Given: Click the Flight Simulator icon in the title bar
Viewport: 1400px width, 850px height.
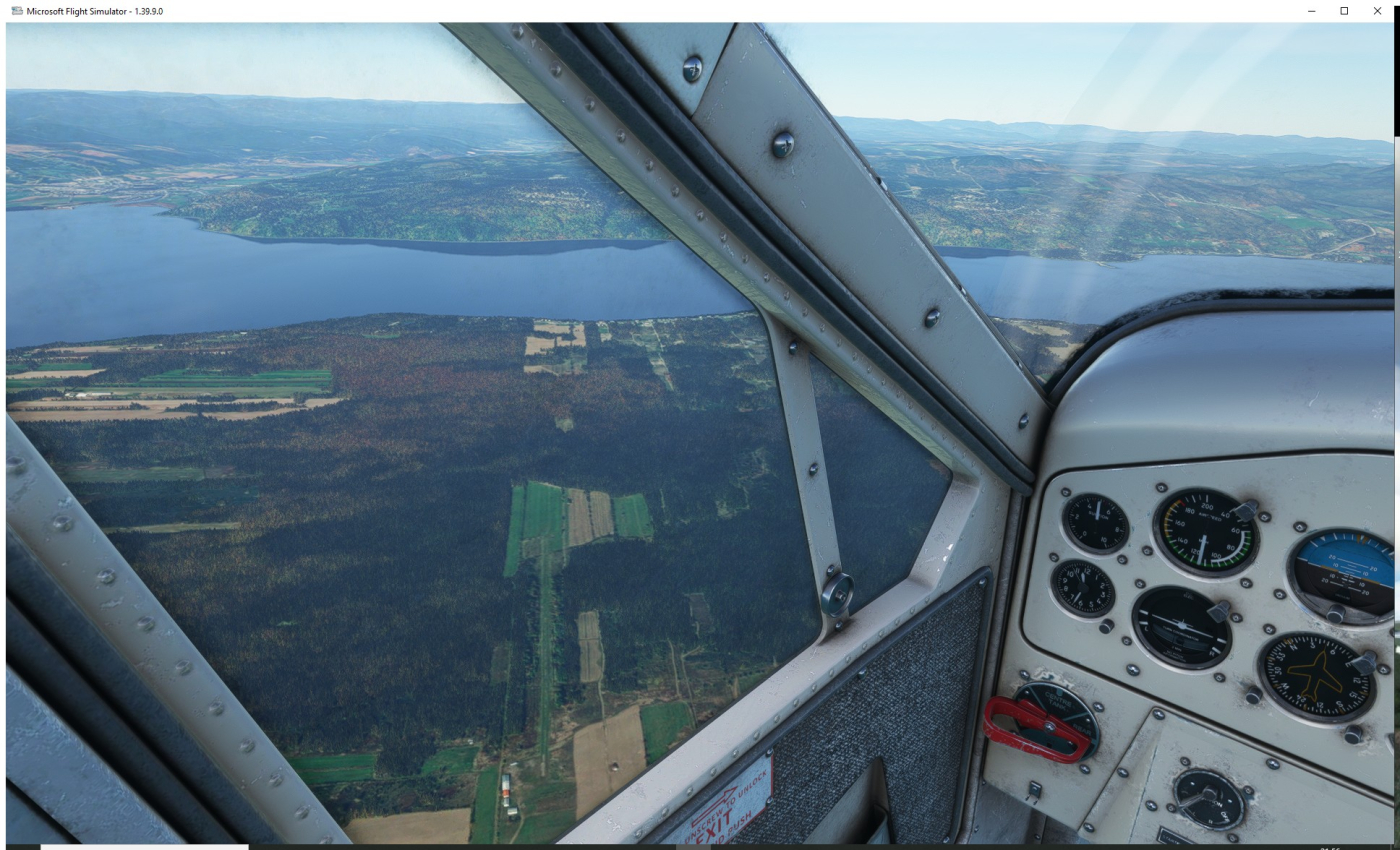Looking at the screenshot, I should [16, 10].
